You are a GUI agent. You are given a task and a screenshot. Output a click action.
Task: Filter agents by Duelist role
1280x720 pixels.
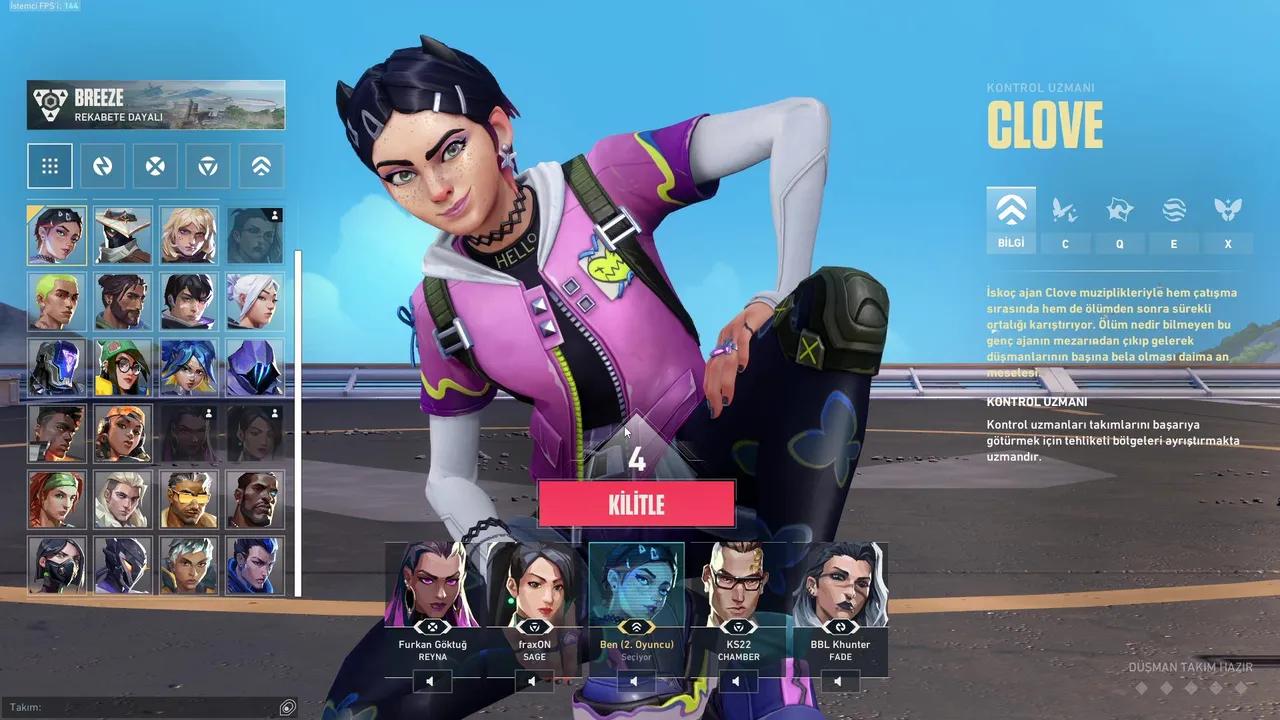pyautogui.click(x=102, y=166)
